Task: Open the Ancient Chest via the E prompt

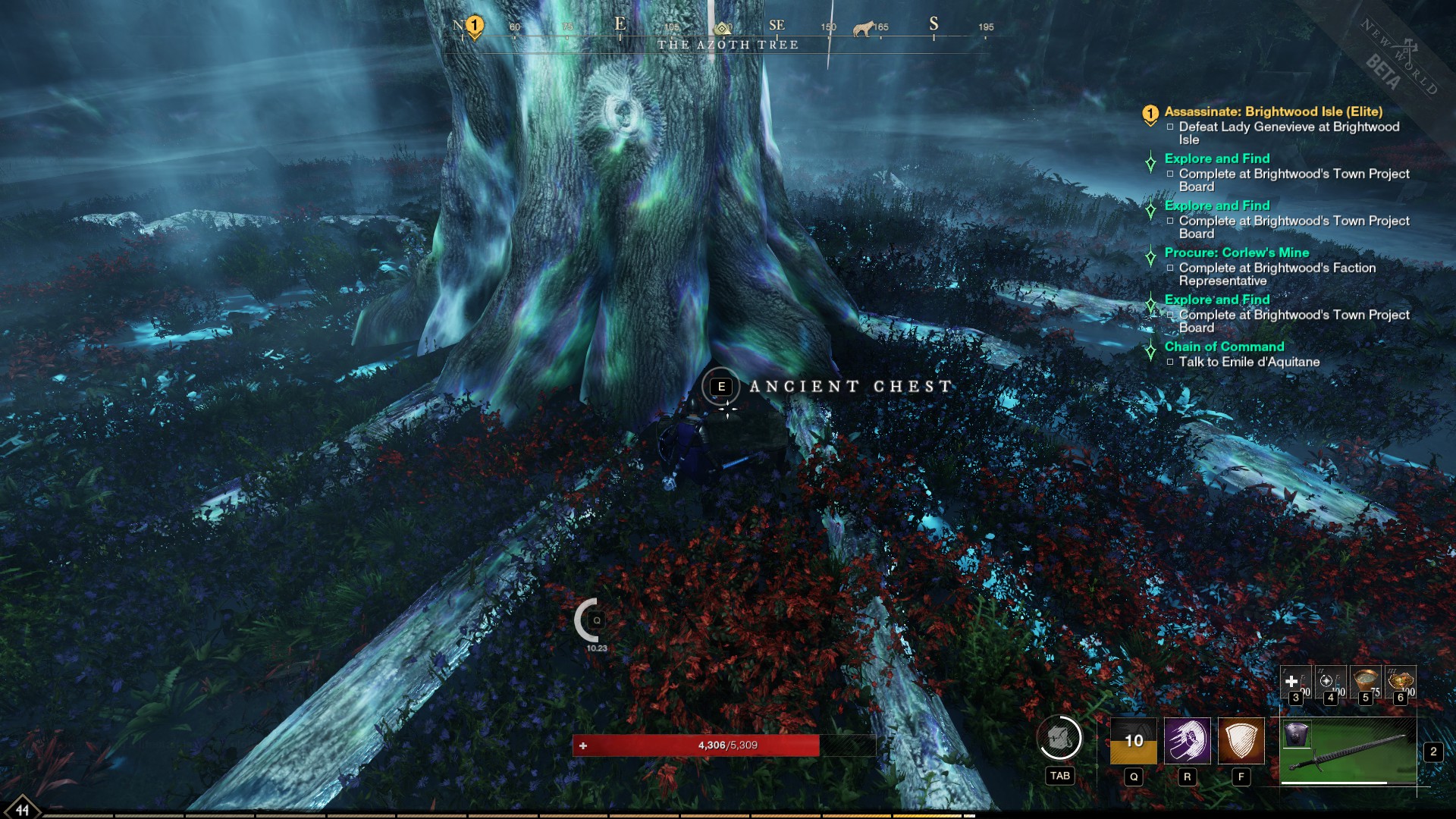Action: point(721,387)
